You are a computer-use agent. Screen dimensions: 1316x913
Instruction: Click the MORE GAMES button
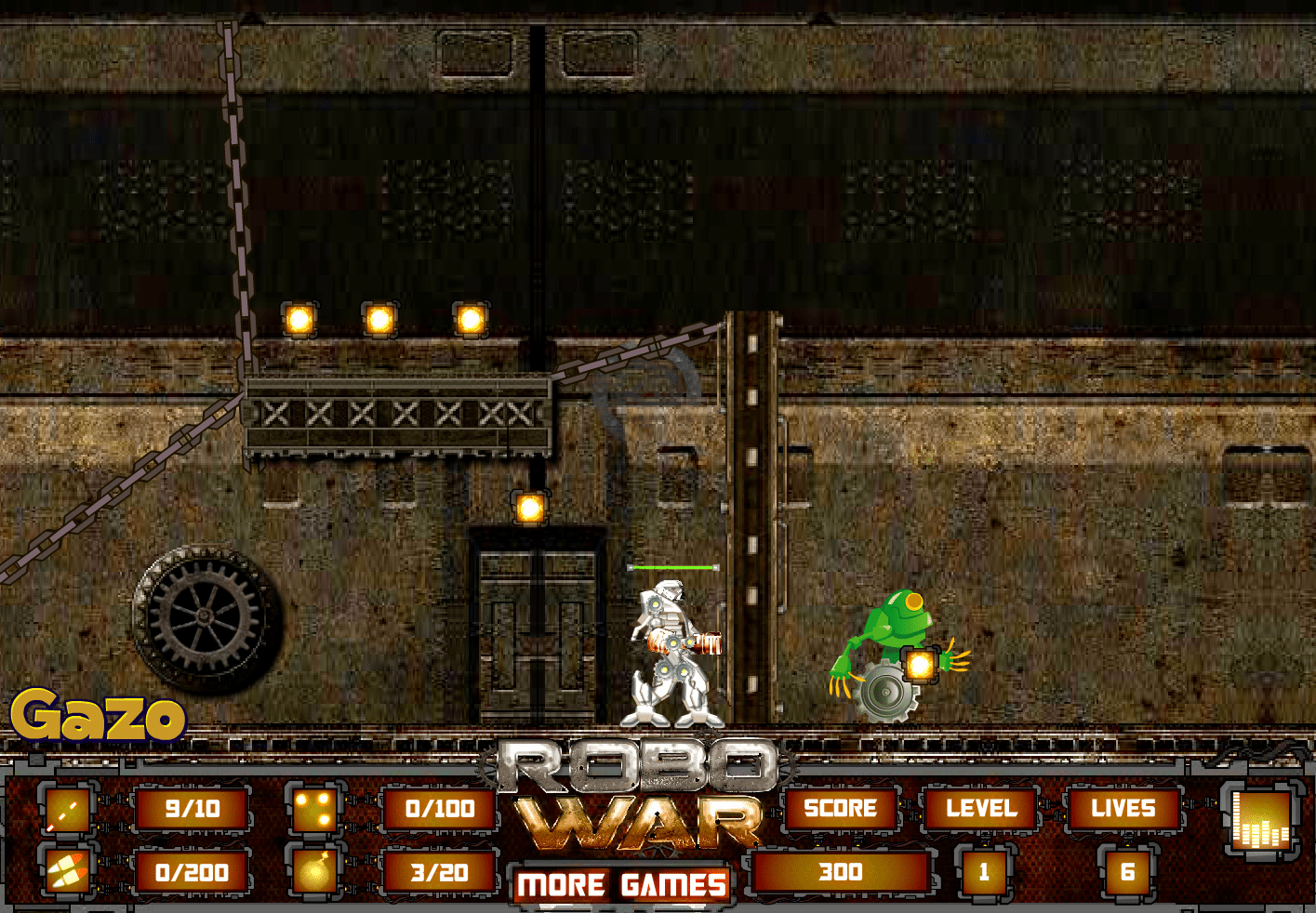620,884
